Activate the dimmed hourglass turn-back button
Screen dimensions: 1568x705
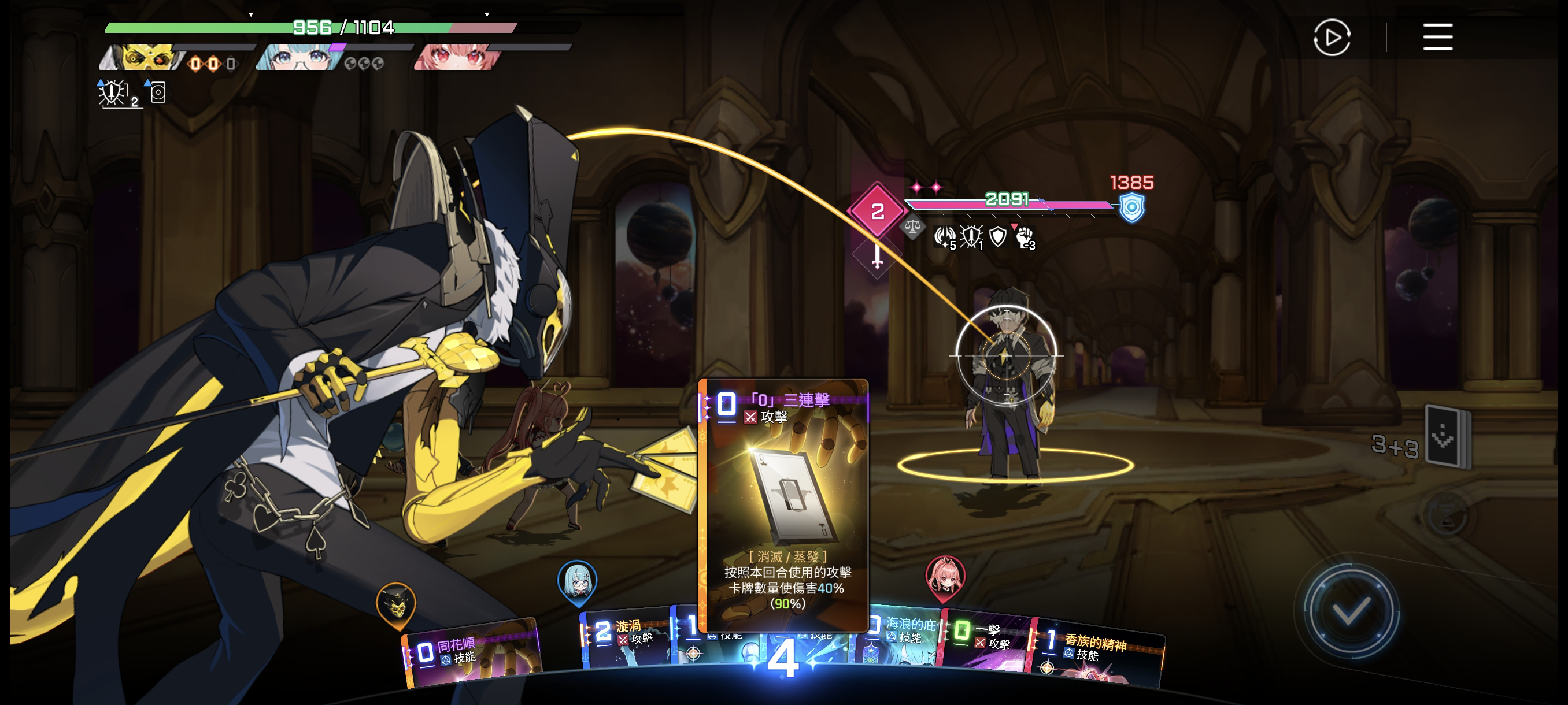click(1445, 516)
